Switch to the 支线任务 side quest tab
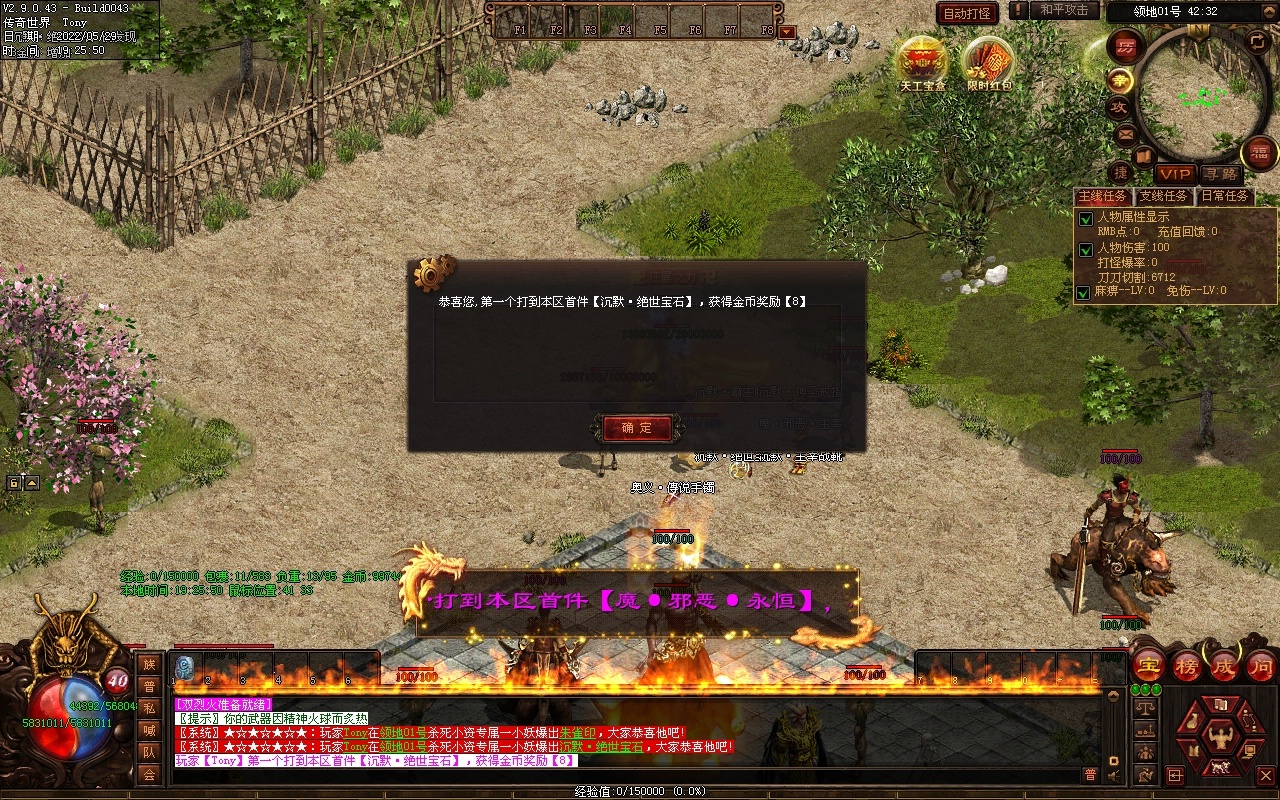This screenshot has height=800, width=1280. (1164, 196)
